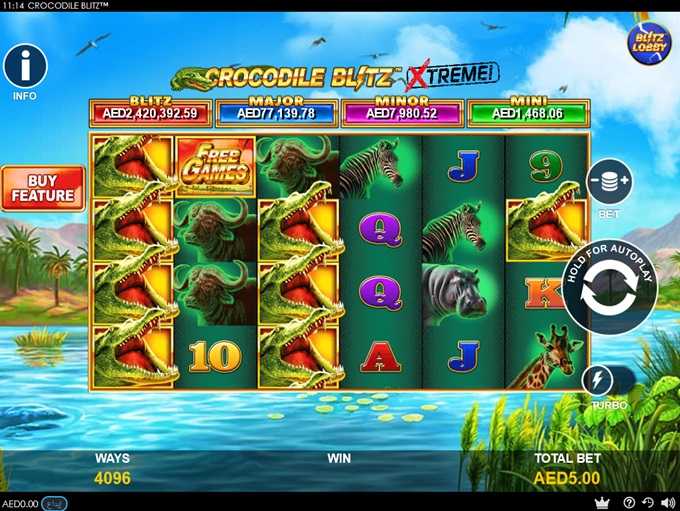Toggle Turbo mode lightning button
680x511 pixels.
pos(597,380)
